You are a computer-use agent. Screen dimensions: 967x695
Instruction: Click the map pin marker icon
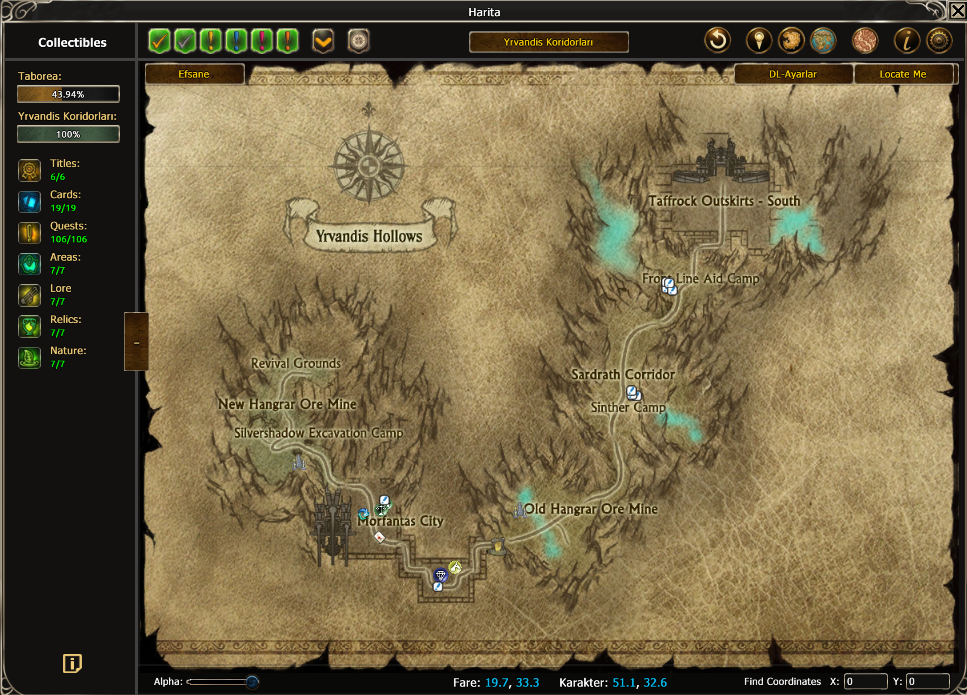coord(758,41)
